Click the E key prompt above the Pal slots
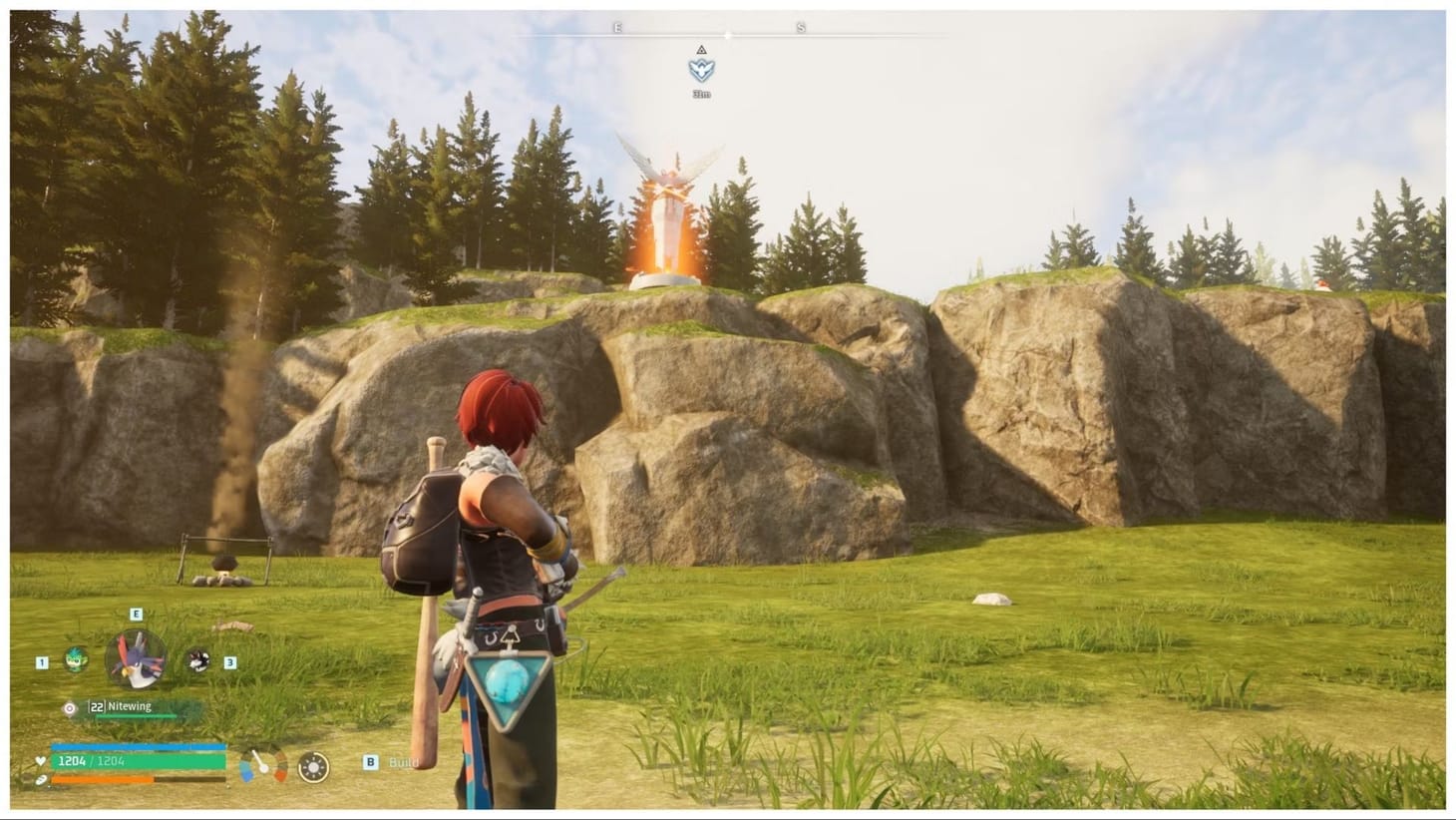The image size is (1456, 820). 135,614
